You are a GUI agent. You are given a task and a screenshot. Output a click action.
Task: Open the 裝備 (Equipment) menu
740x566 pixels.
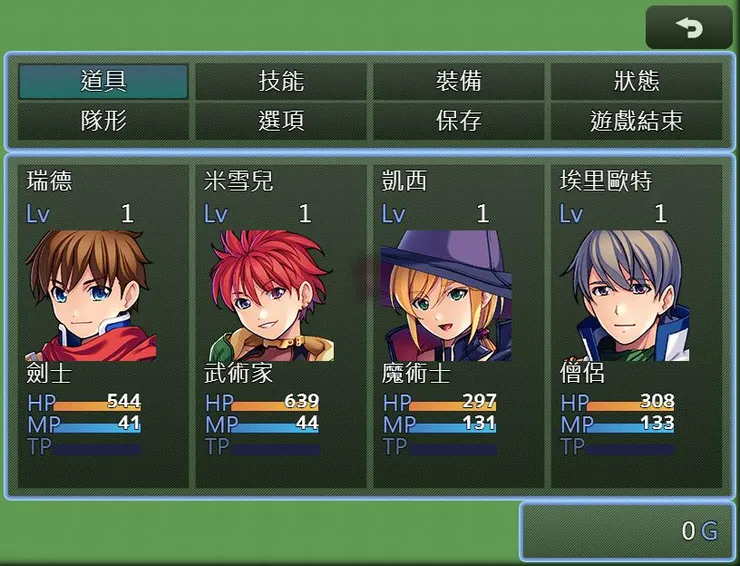(x=459, y=82)
